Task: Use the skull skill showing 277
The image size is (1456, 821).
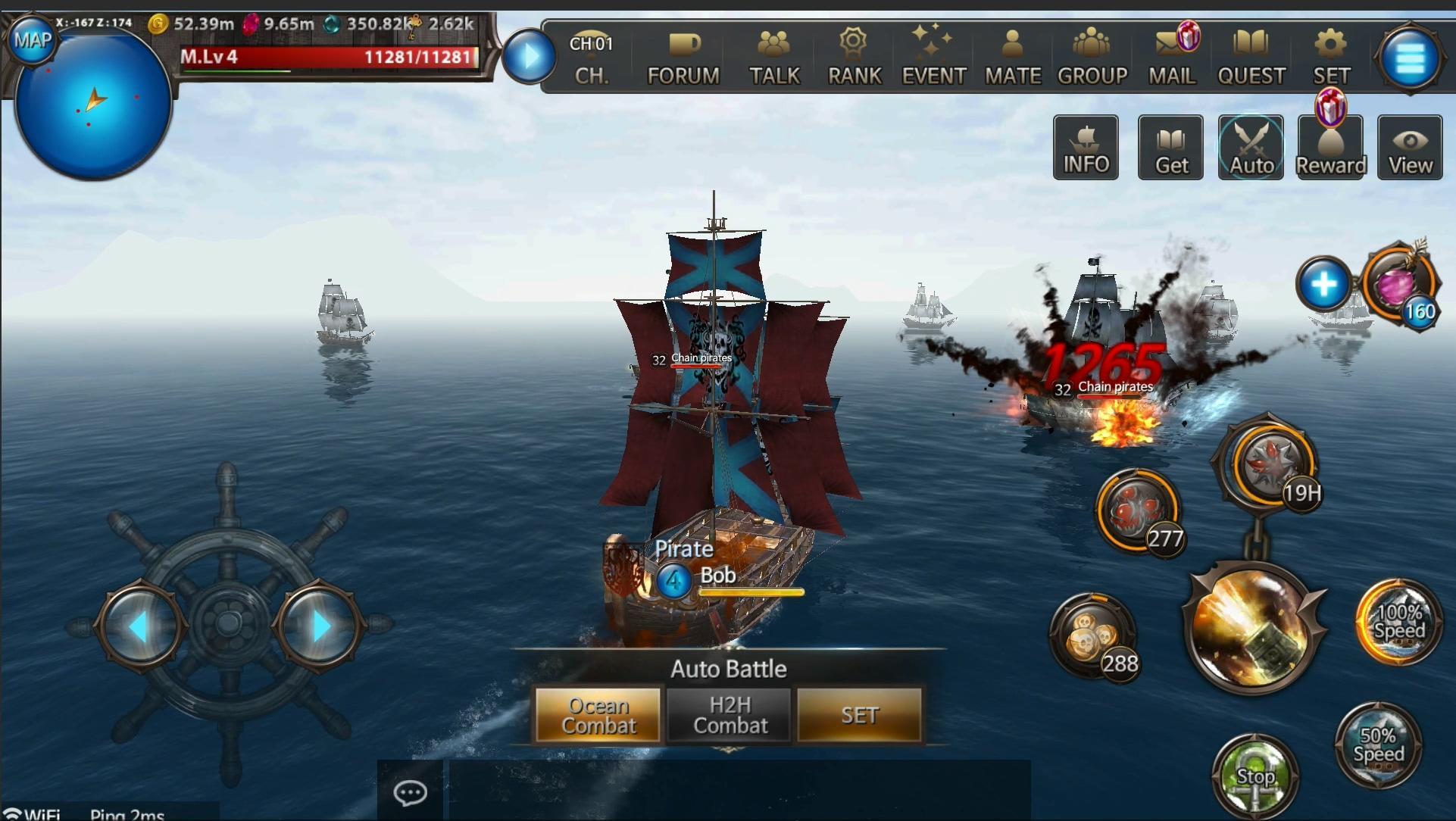Action: coord(1139,509)
